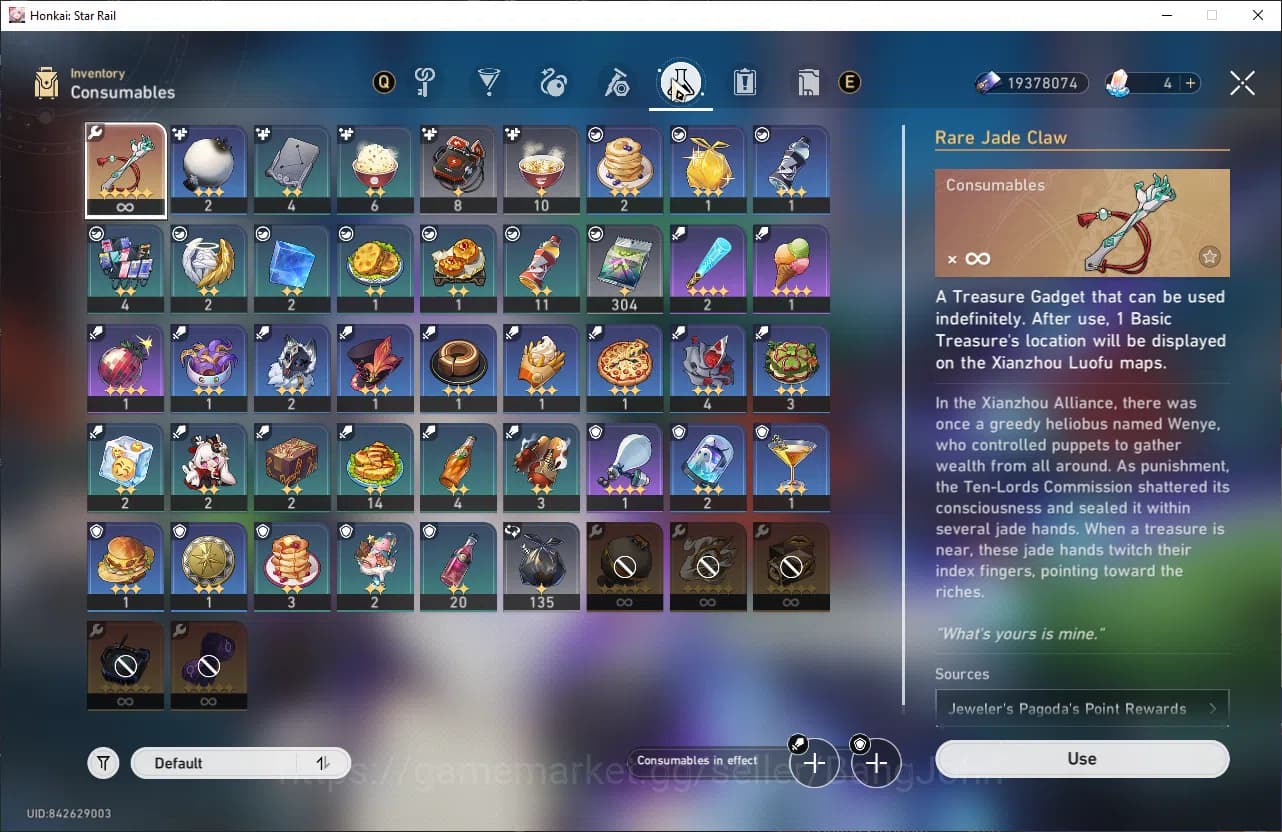Check the Stellar Jade 19378074 currency counter
The height and width of the screenshot is (832, 1282).
coord(1030,83)
